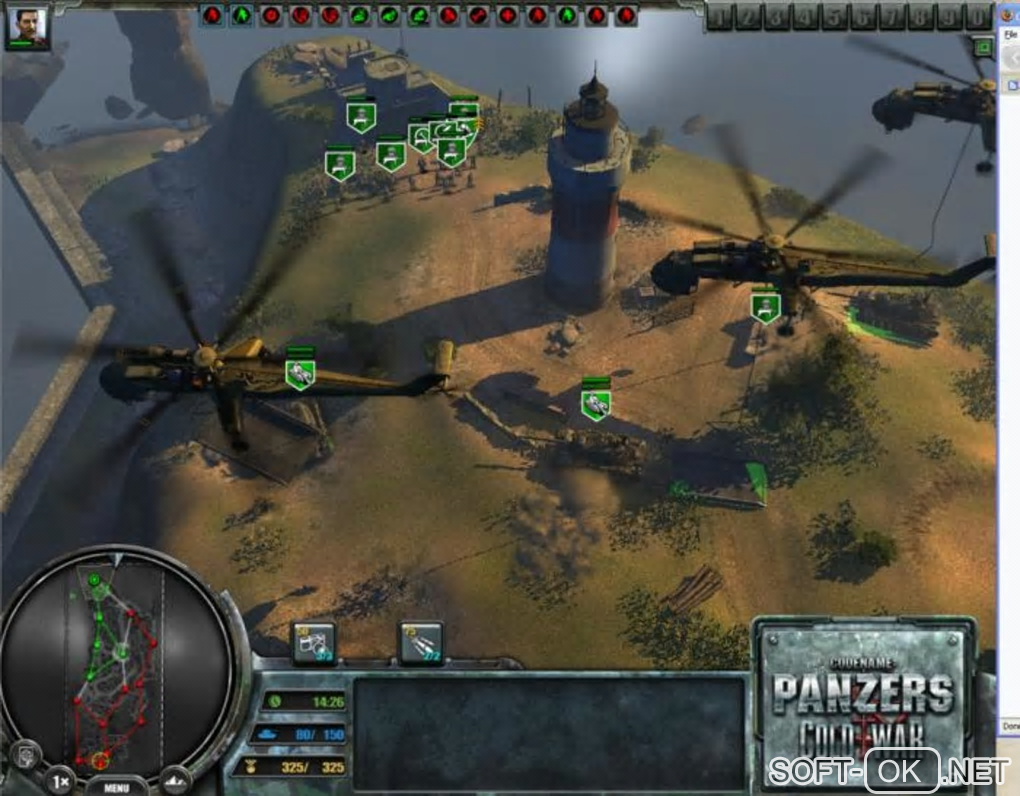Select the left helicopter's unit marker
Screen dimensions: 1020x796
(300, 373)
